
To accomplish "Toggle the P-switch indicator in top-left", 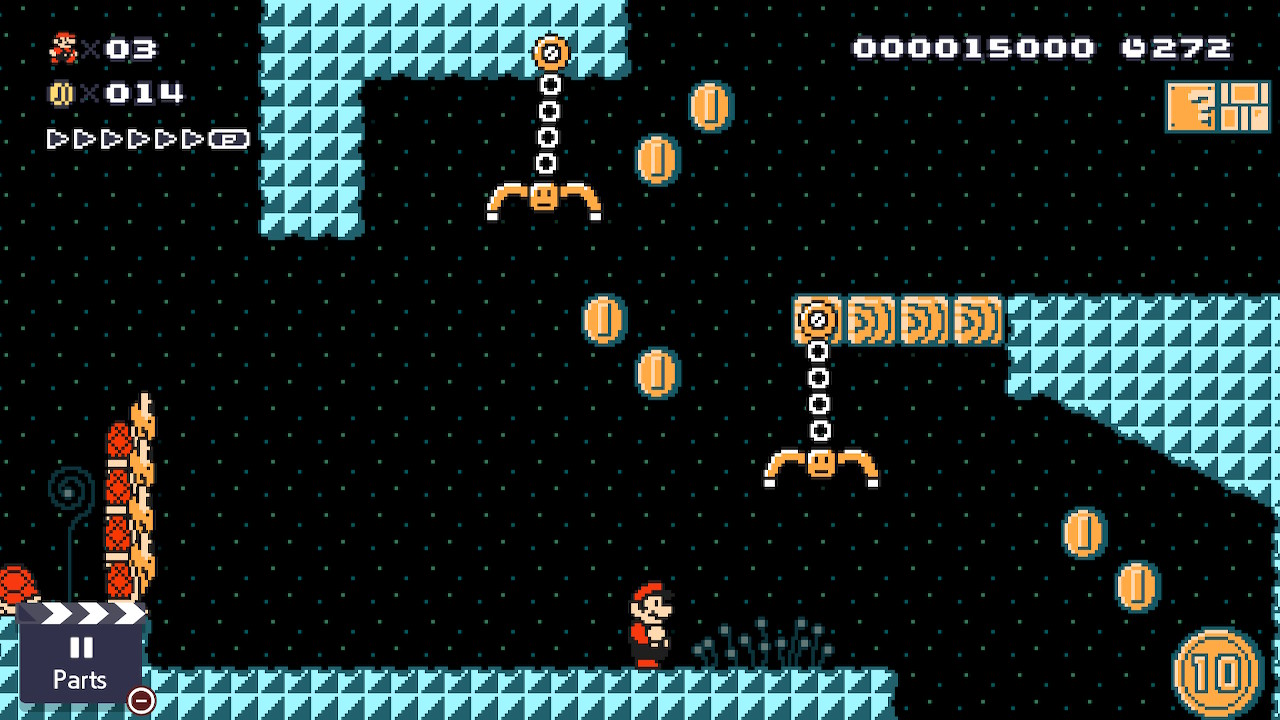I will (230, 139).
